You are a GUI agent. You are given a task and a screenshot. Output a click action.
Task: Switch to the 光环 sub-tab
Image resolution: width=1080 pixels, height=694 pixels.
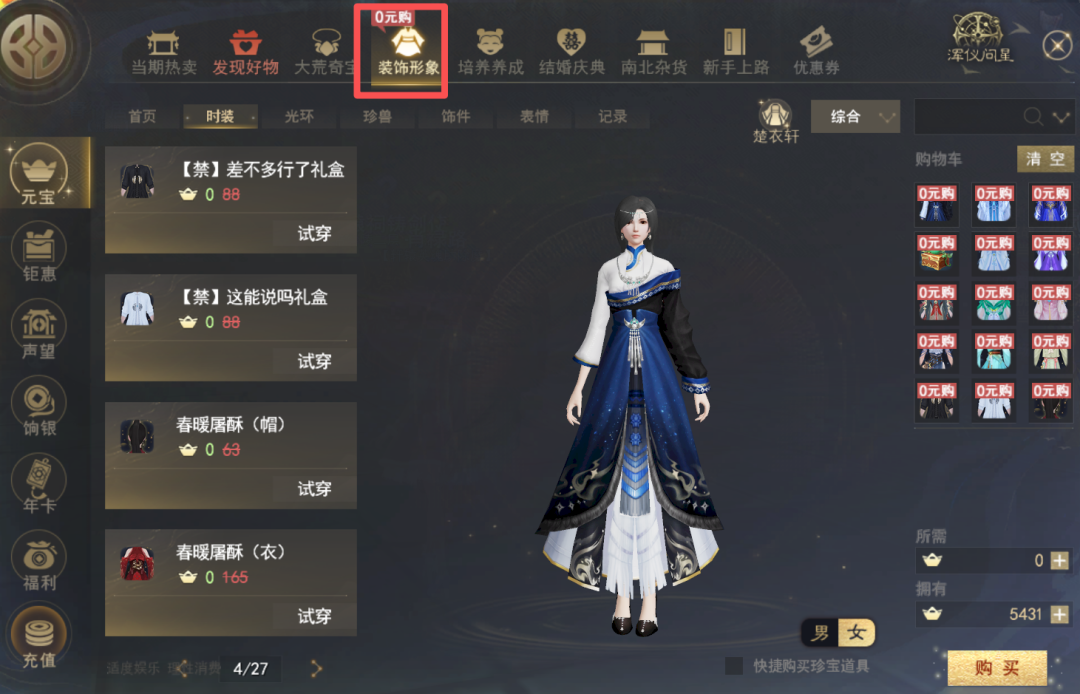click(x=299, y=117)
